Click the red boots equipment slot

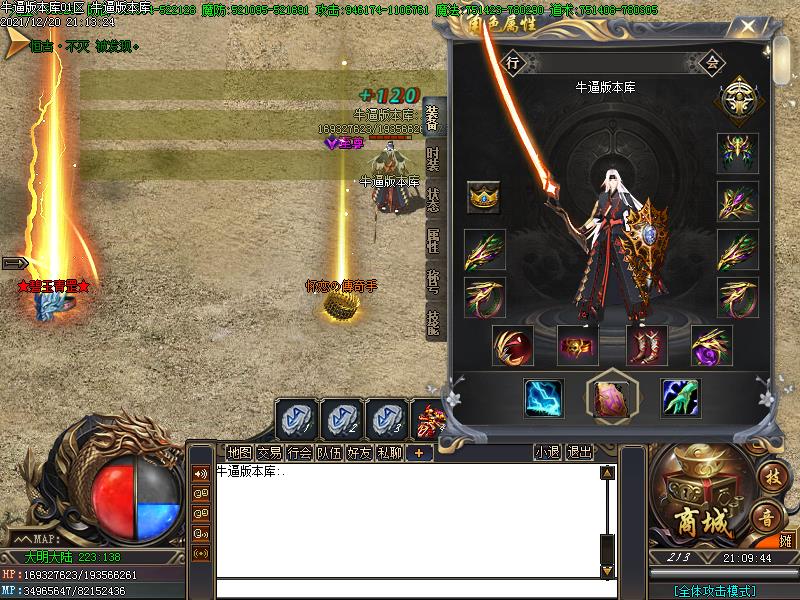pos(646,345)
